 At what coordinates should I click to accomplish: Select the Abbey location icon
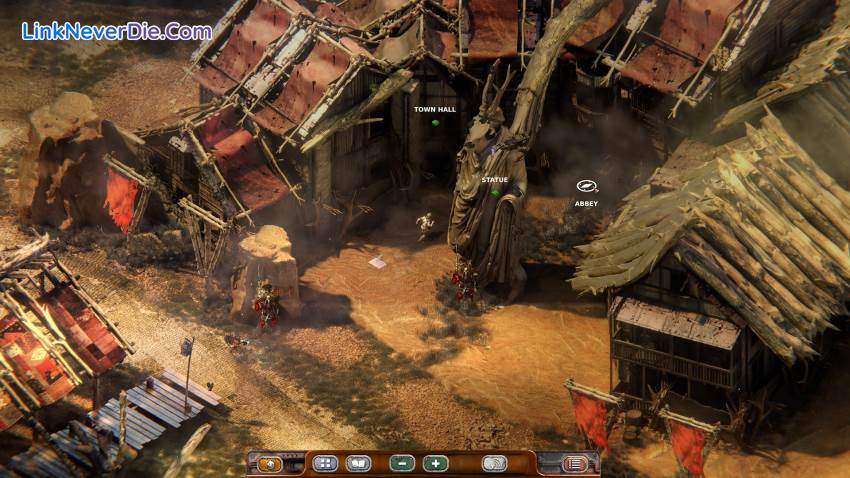pos(587,186)
